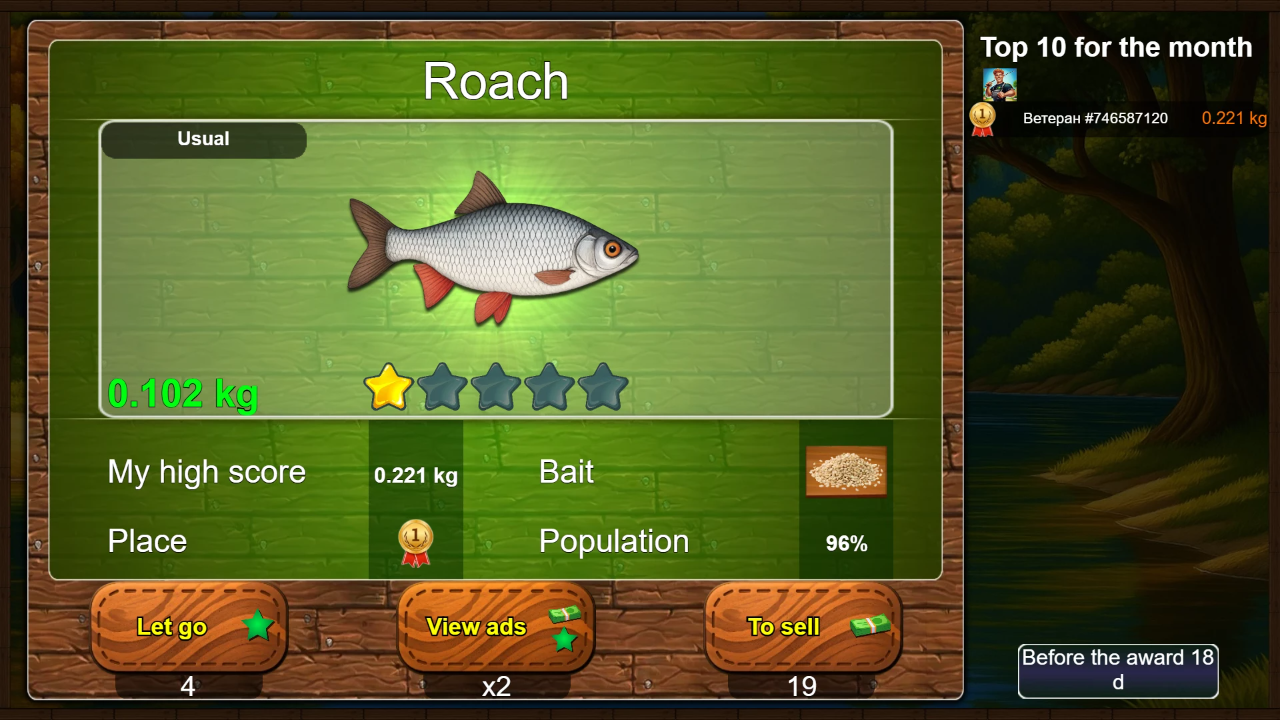Screen dimensions: 1280x720
Task: Select the Roach title heading
Action: pyautogui.click(x=495, y=83)
